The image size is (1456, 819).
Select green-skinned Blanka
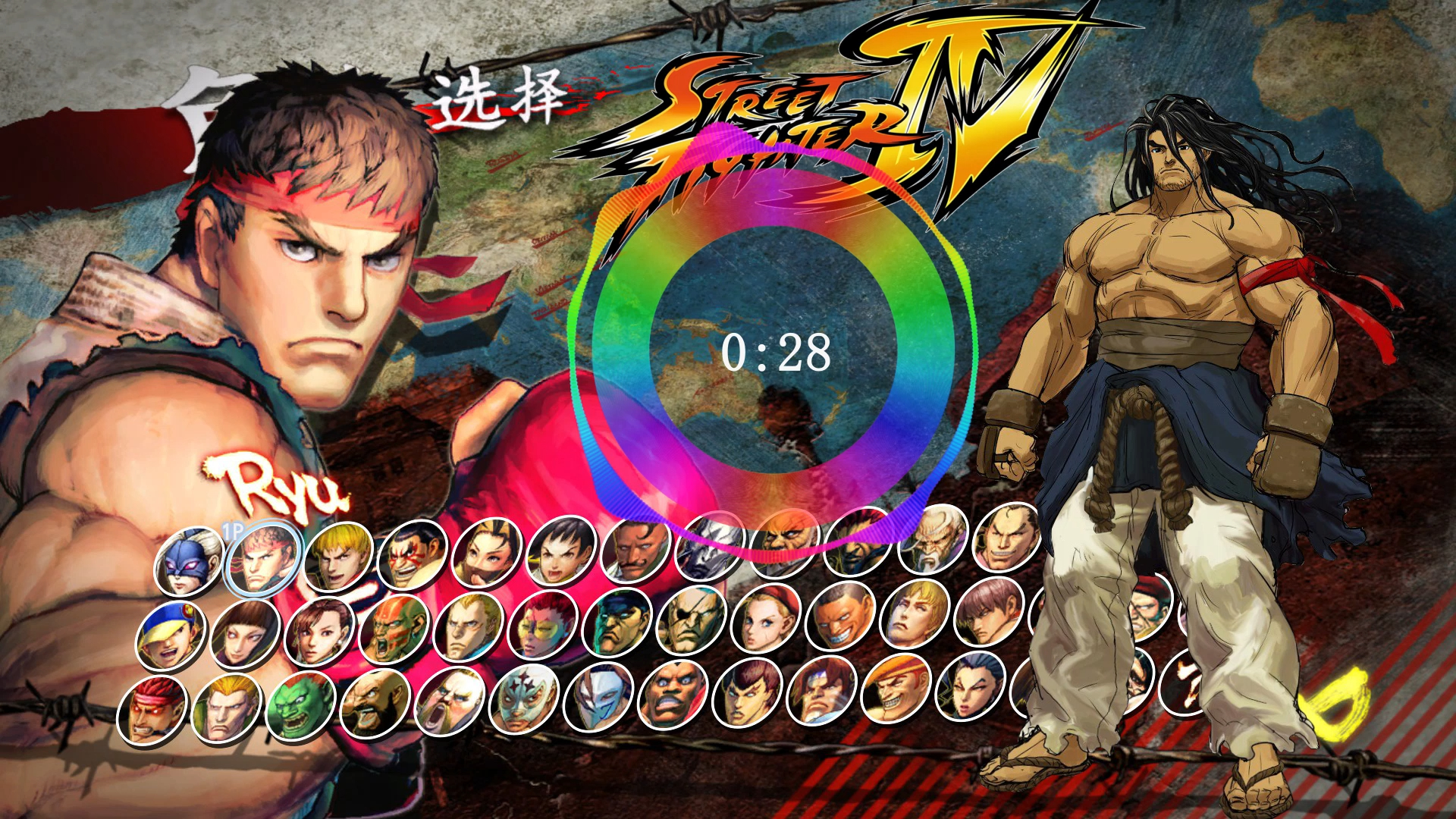click(300, 707)
